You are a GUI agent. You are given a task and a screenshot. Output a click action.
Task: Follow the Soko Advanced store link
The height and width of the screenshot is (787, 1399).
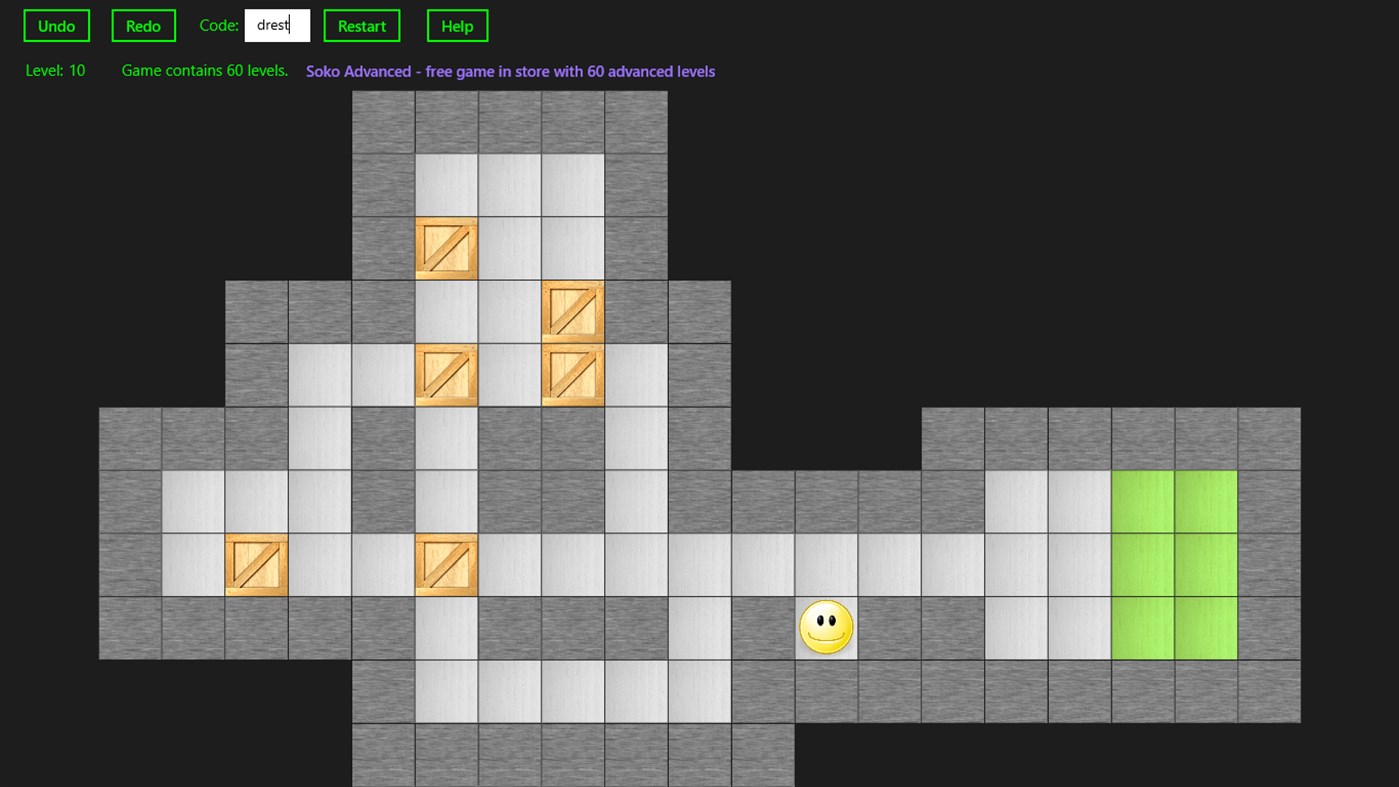[511, 71]
